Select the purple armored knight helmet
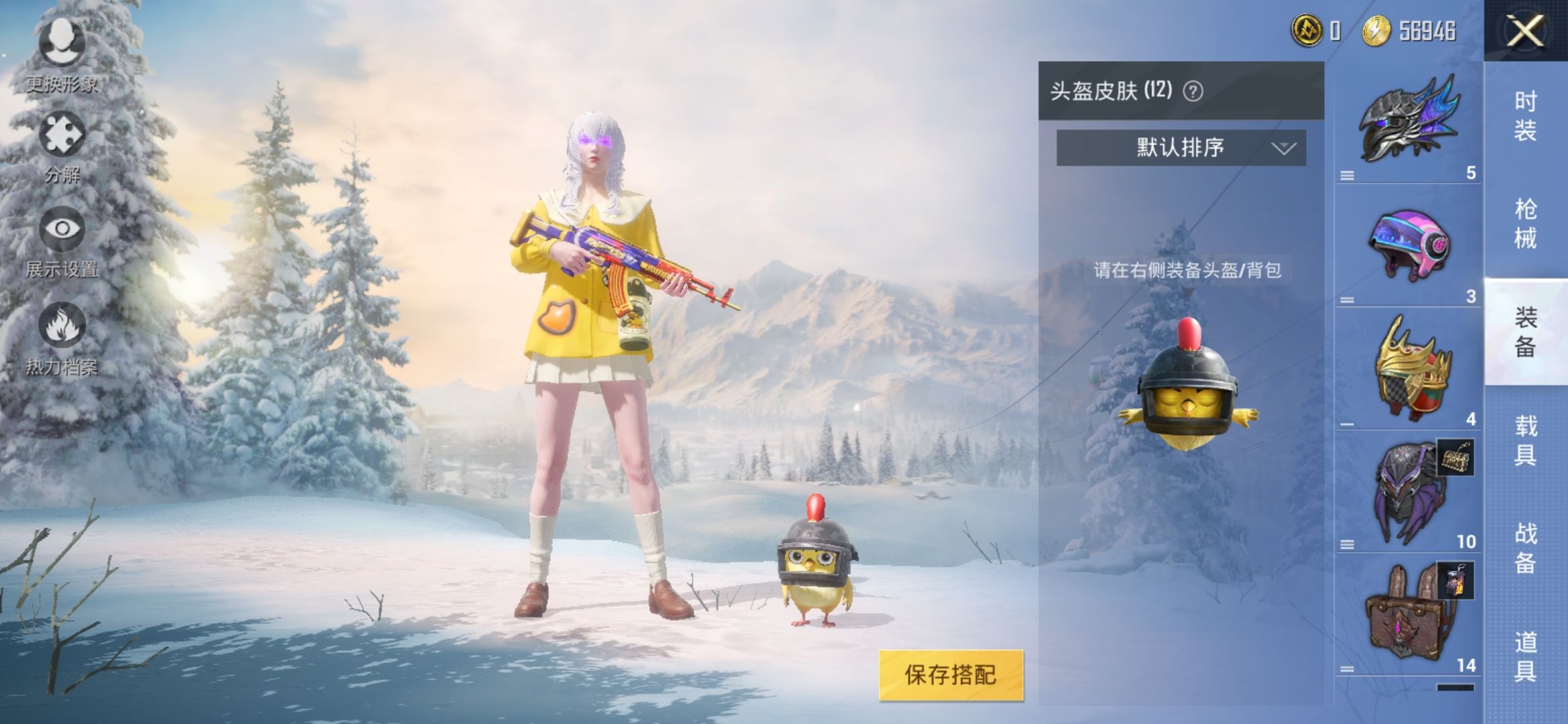The width and height of the screenshot is (1568, 724). (x=1407, y=493)
